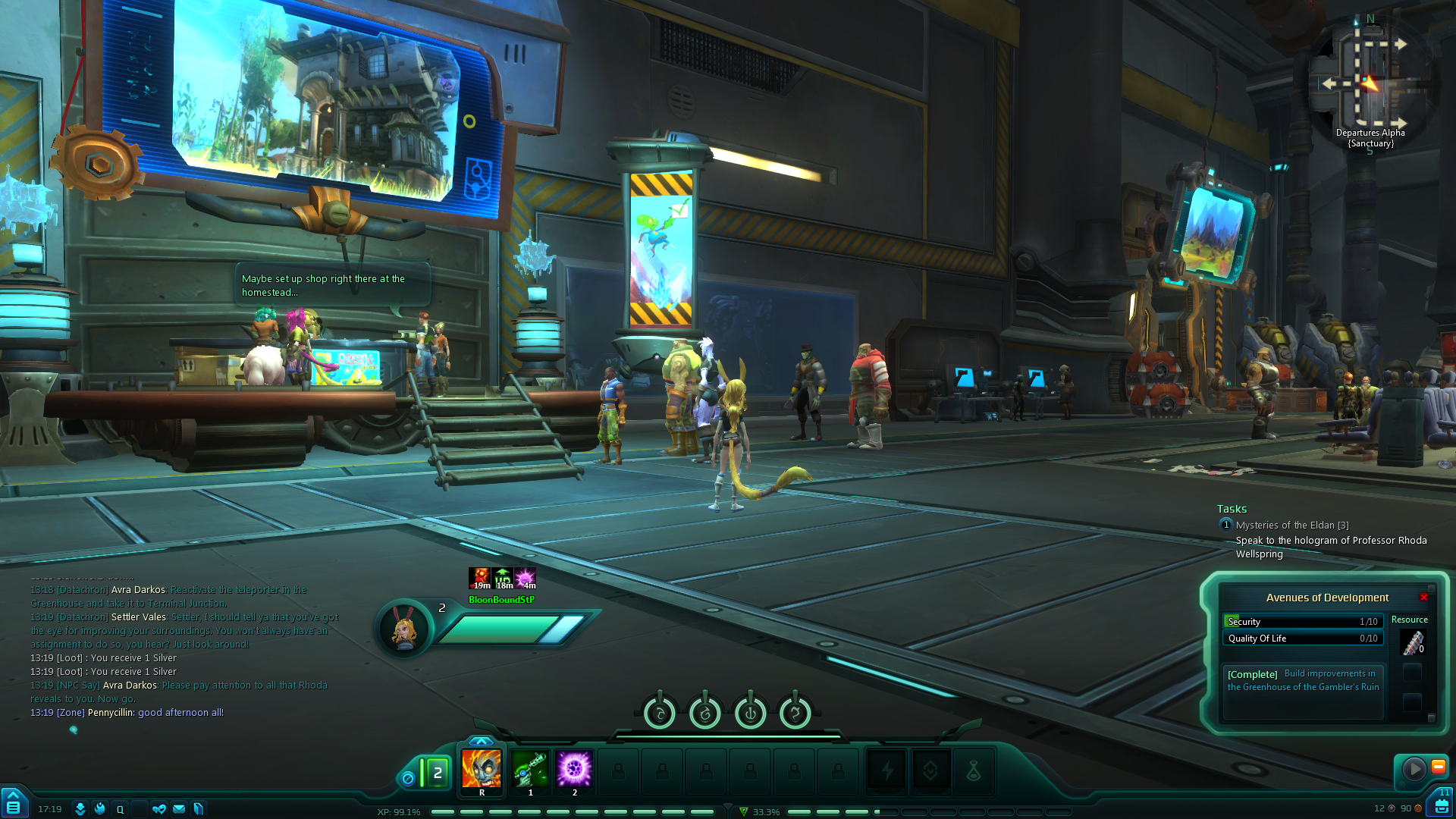The image size is (1456, 819).
Task: Select the Security development bar
Action: (x=1302, y=621)
